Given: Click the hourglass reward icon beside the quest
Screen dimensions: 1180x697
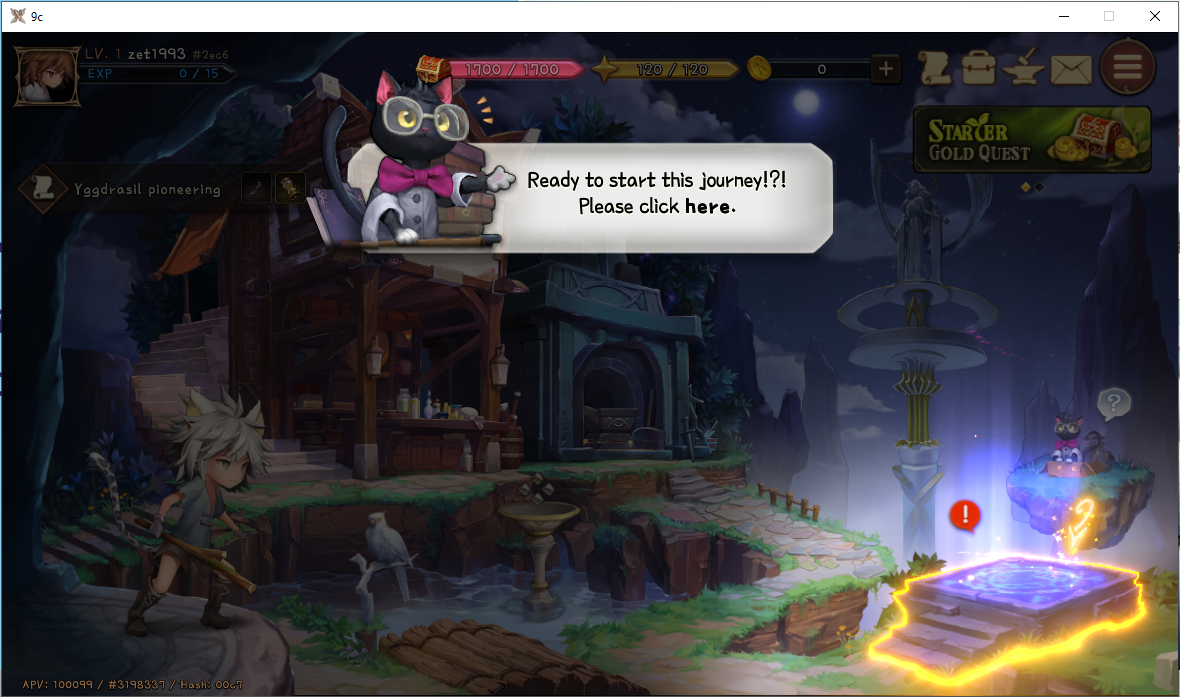Looking at the screenshot, I should coord(290,187).
